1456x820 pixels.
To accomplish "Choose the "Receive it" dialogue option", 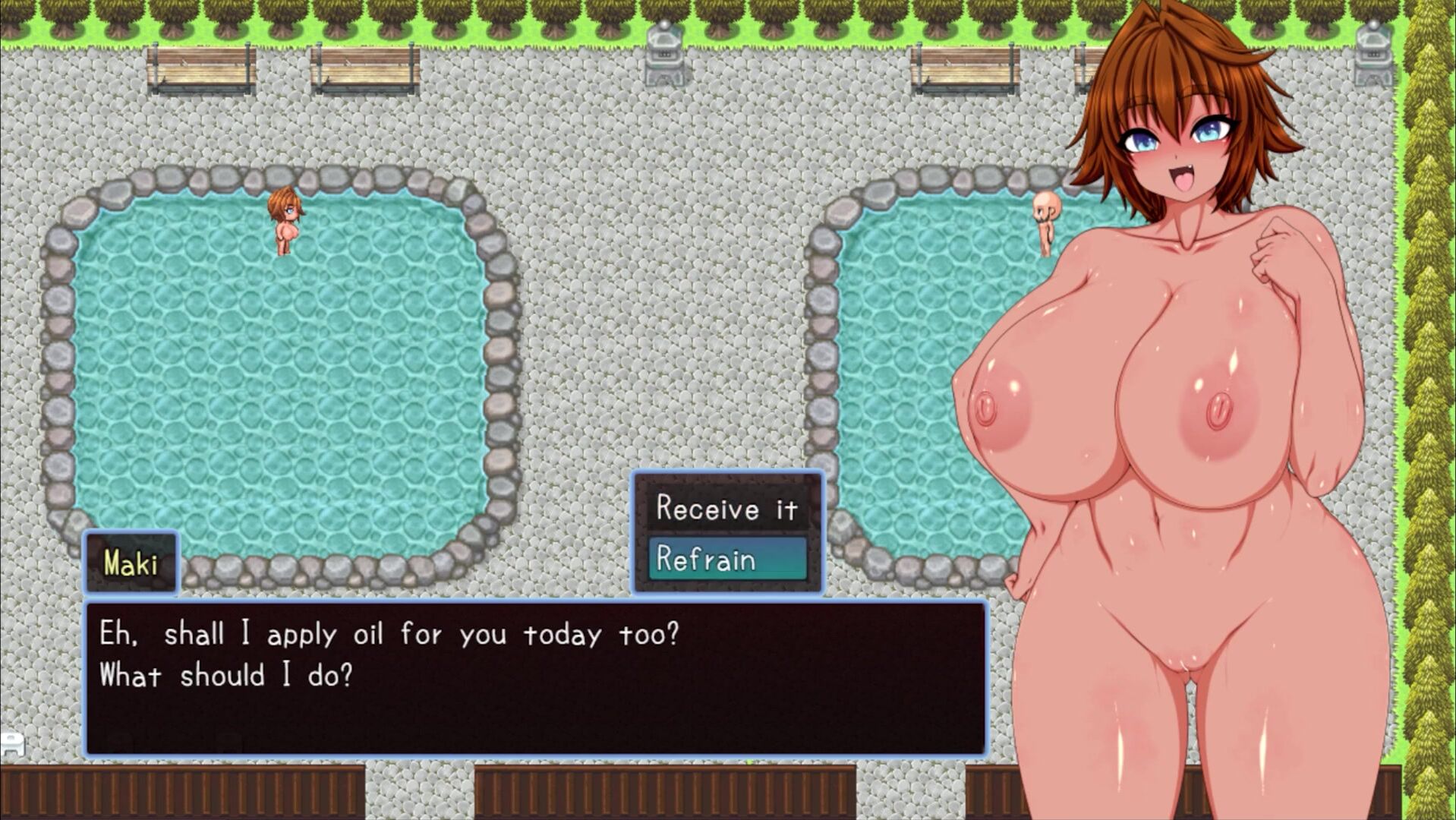I will (x=726, y=509).
